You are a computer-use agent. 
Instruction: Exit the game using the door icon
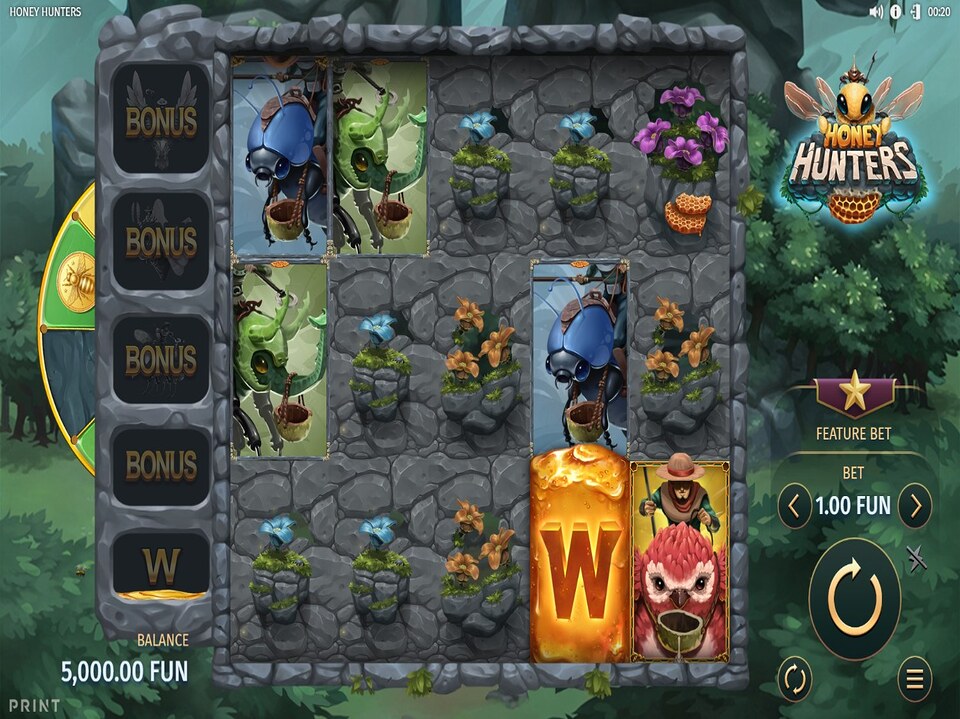[915, 12]
